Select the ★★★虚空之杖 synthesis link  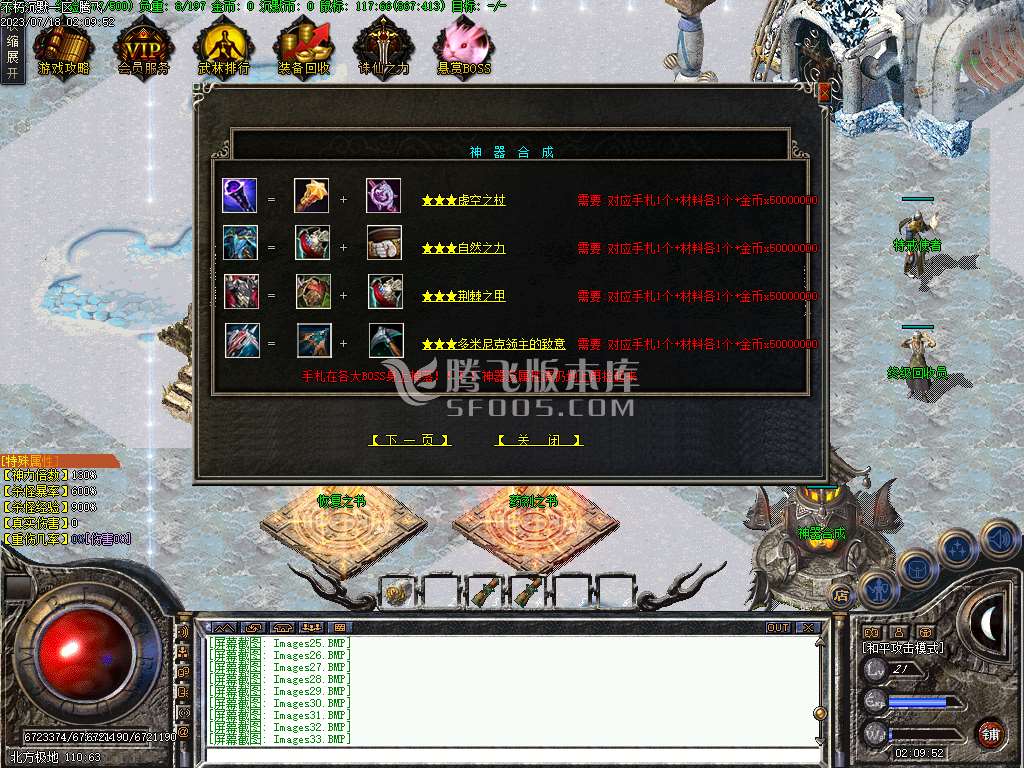click(463, 200)
